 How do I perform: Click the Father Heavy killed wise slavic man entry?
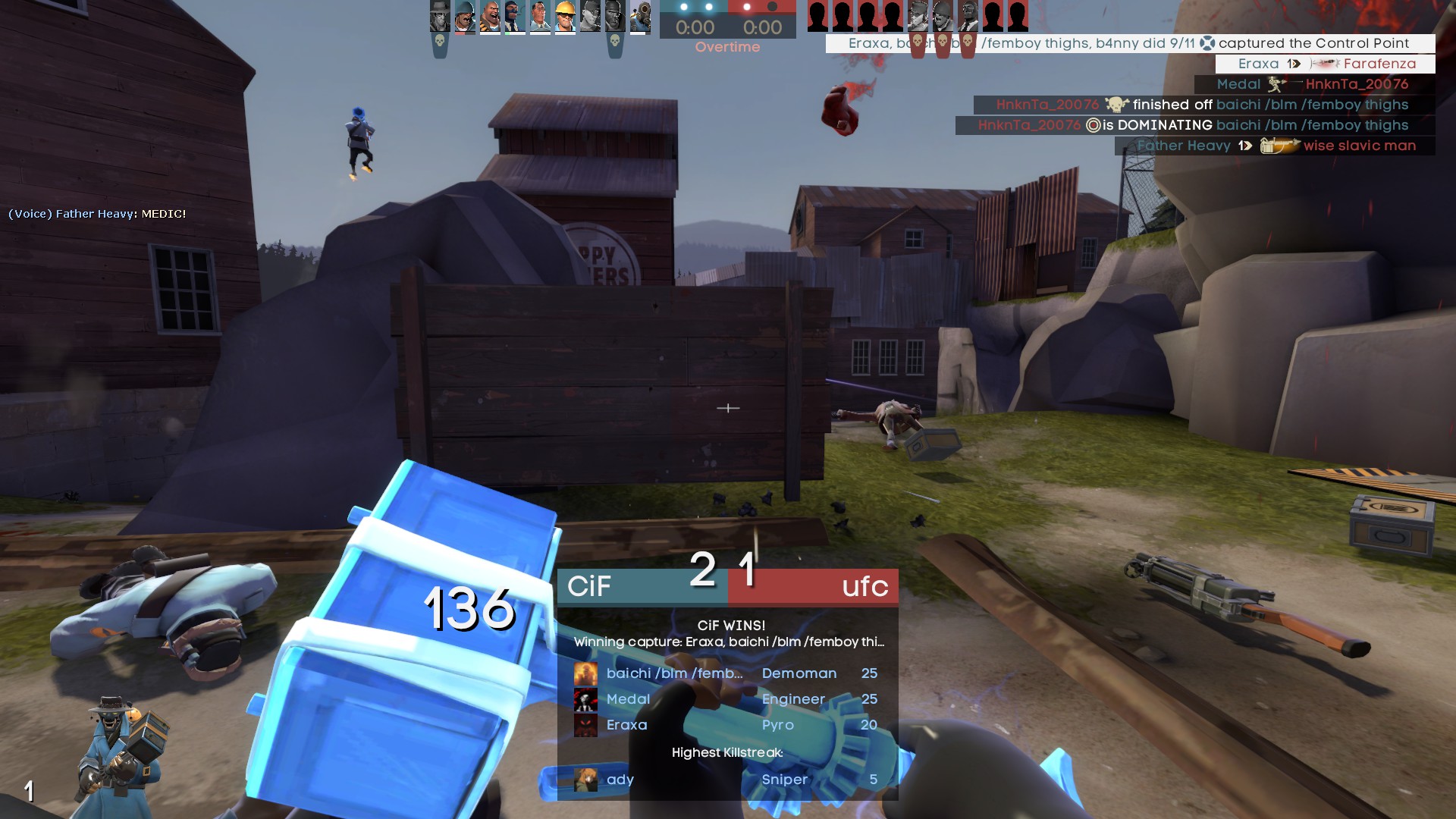(1275, 146)
